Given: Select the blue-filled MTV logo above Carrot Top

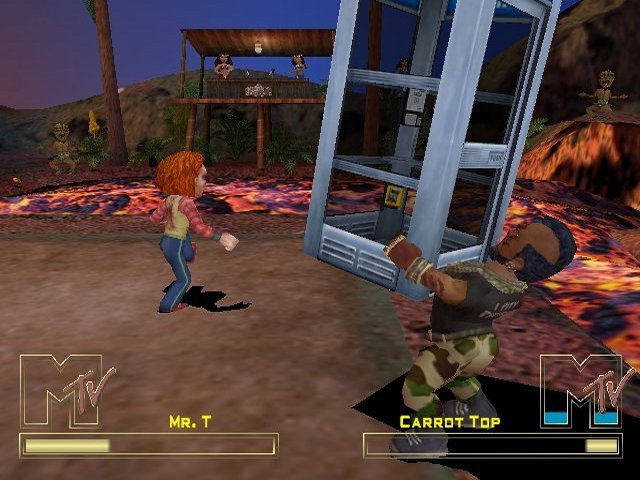Looking at the screenshot, I should click(x=584, y=391).
